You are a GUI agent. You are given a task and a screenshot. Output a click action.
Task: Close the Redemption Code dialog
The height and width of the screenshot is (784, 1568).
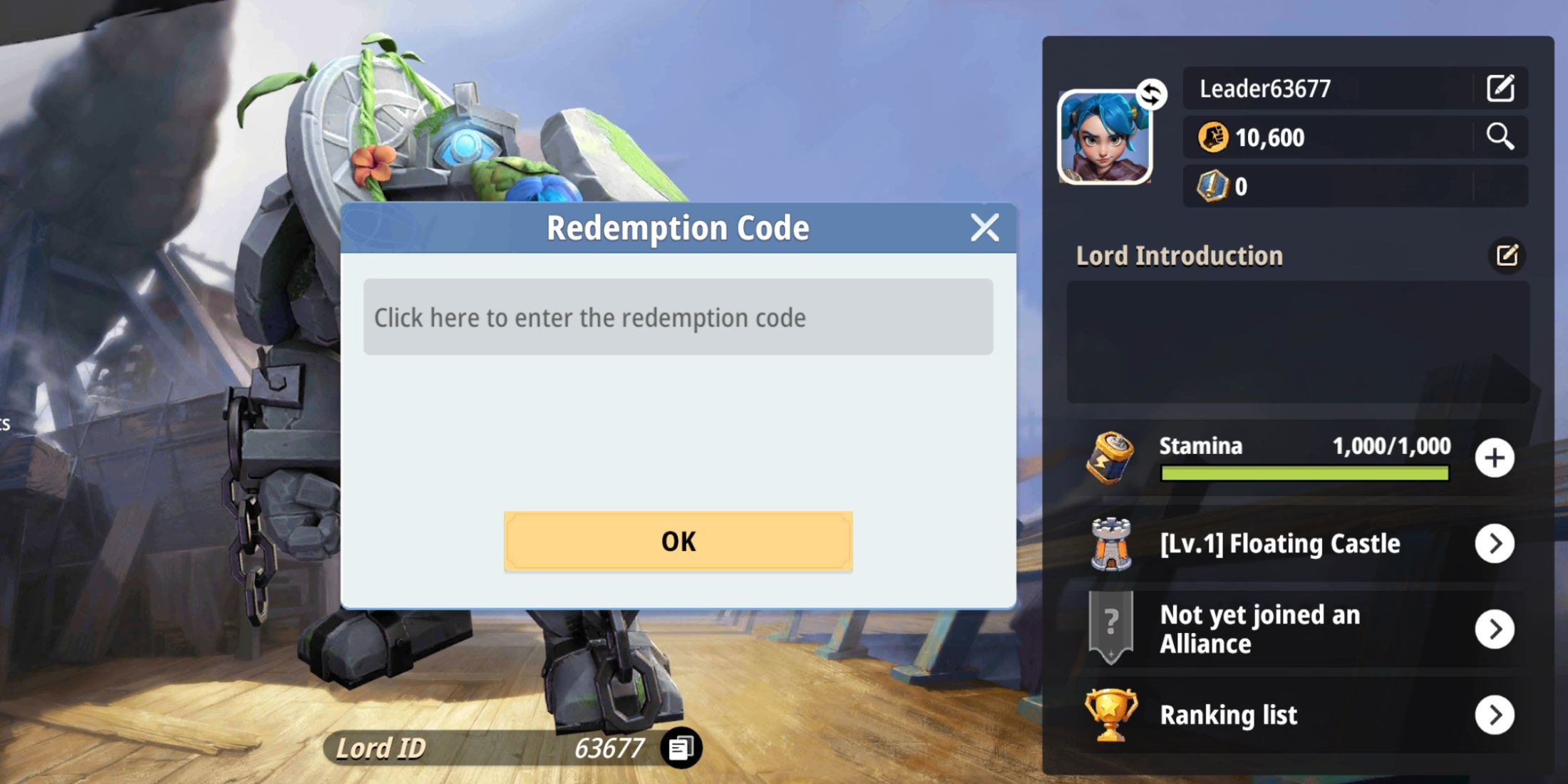click(984, 227)
